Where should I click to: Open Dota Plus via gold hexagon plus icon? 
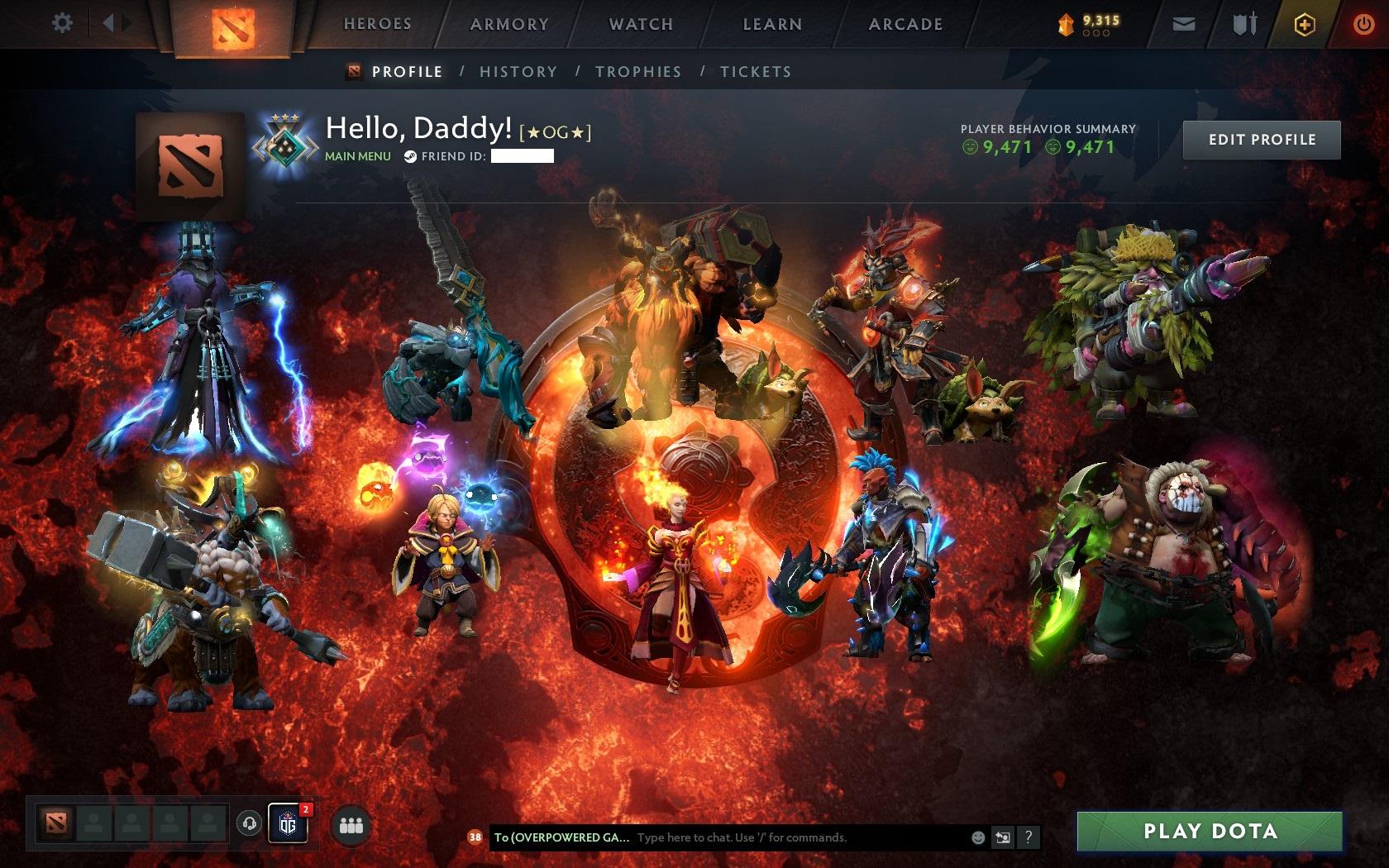(1305, 24)
